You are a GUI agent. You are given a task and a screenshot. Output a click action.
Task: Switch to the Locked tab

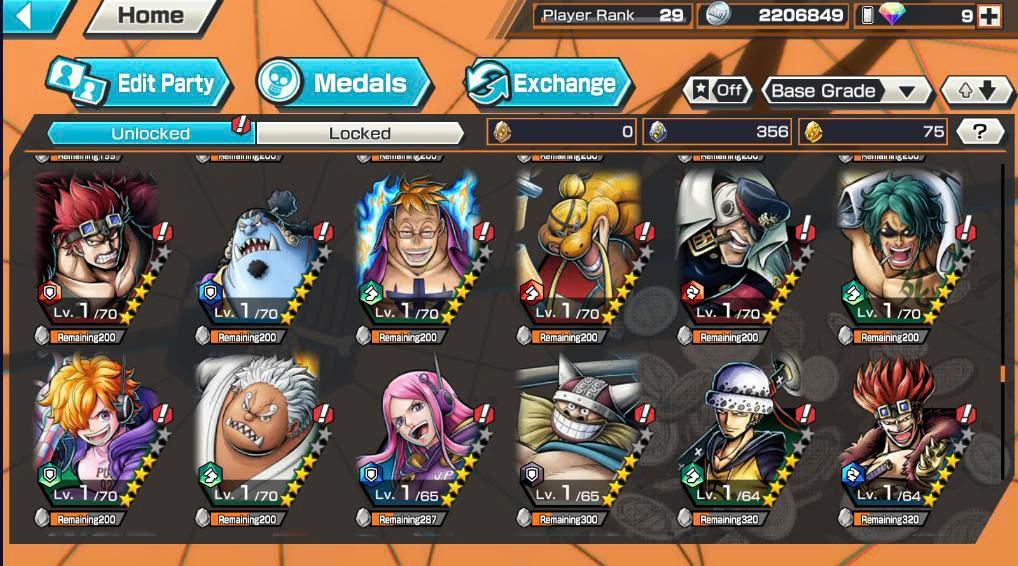360,133
